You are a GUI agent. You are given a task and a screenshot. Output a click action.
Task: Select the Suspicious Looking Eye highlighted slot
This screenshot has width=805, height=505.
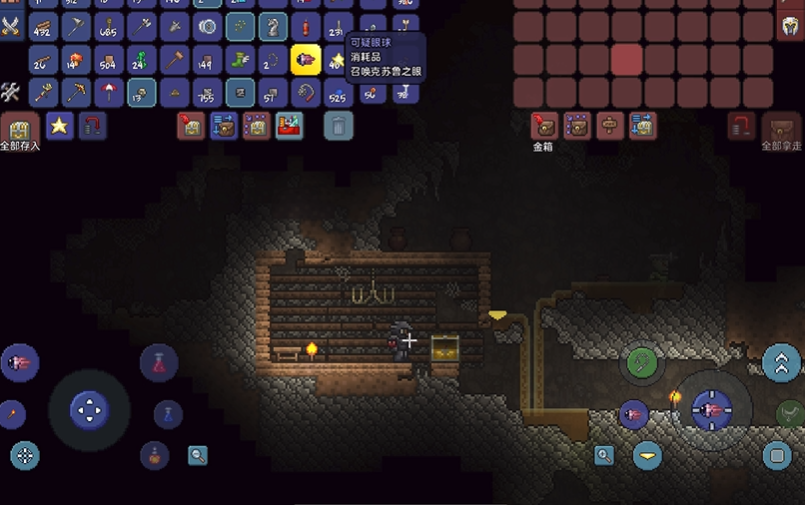[x=306, y=60]
